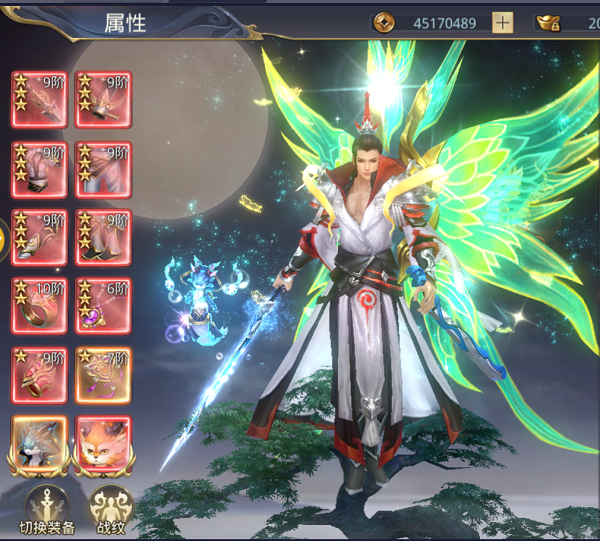Choose the white-haired beast pet slot
The image size is (600, 541).
click(40, 444)
